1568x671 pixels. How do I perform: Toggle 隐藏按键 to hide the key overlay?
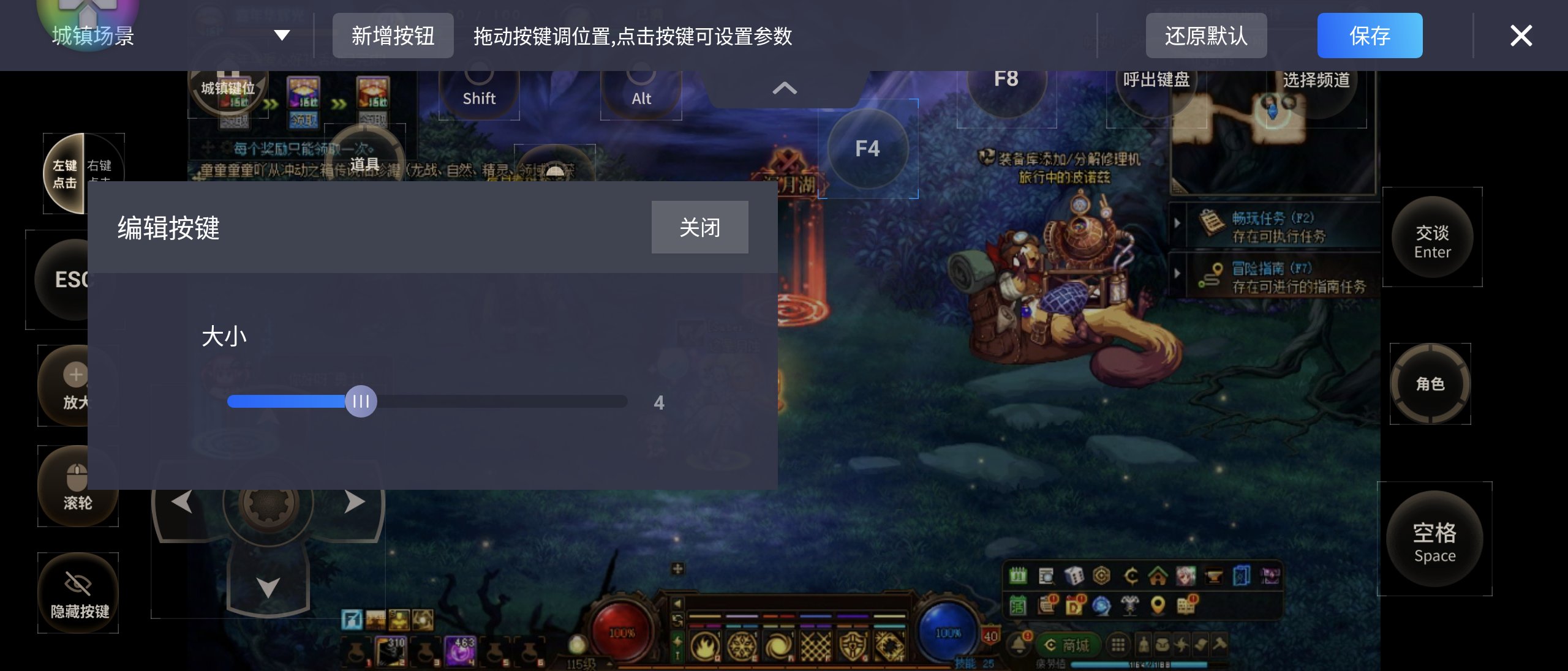click(x=78, y=592)
